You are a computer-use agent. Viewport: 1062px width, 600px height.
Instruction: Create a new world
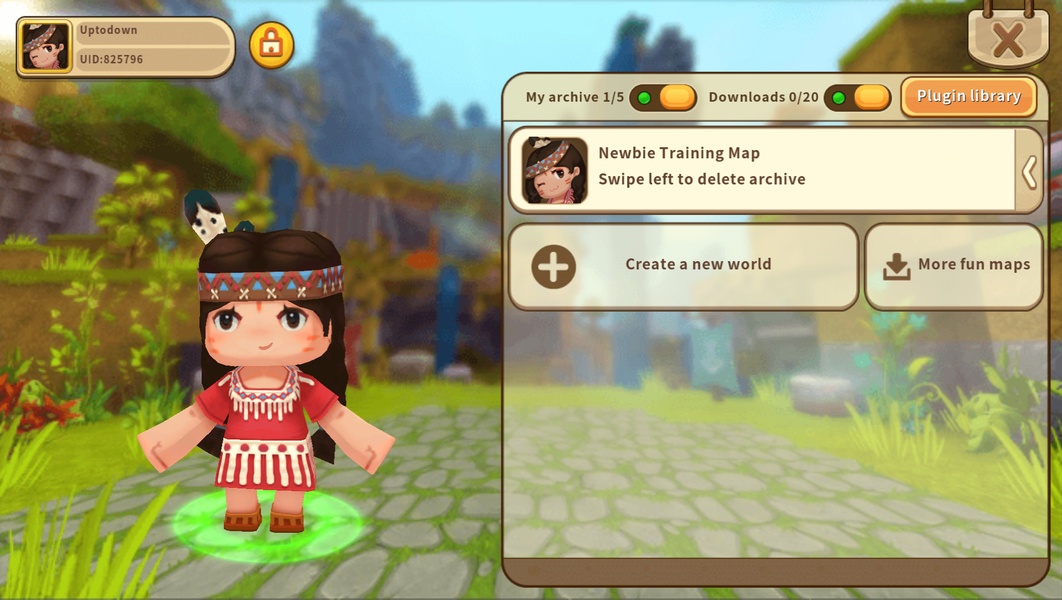(683, 266)
